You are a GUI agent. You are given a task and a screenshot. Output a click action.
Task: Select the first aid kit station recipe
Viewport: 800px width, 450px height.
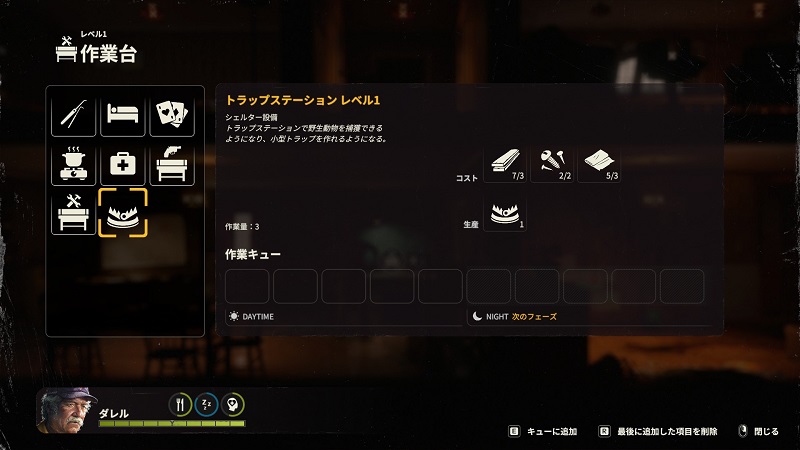[123, 164]
